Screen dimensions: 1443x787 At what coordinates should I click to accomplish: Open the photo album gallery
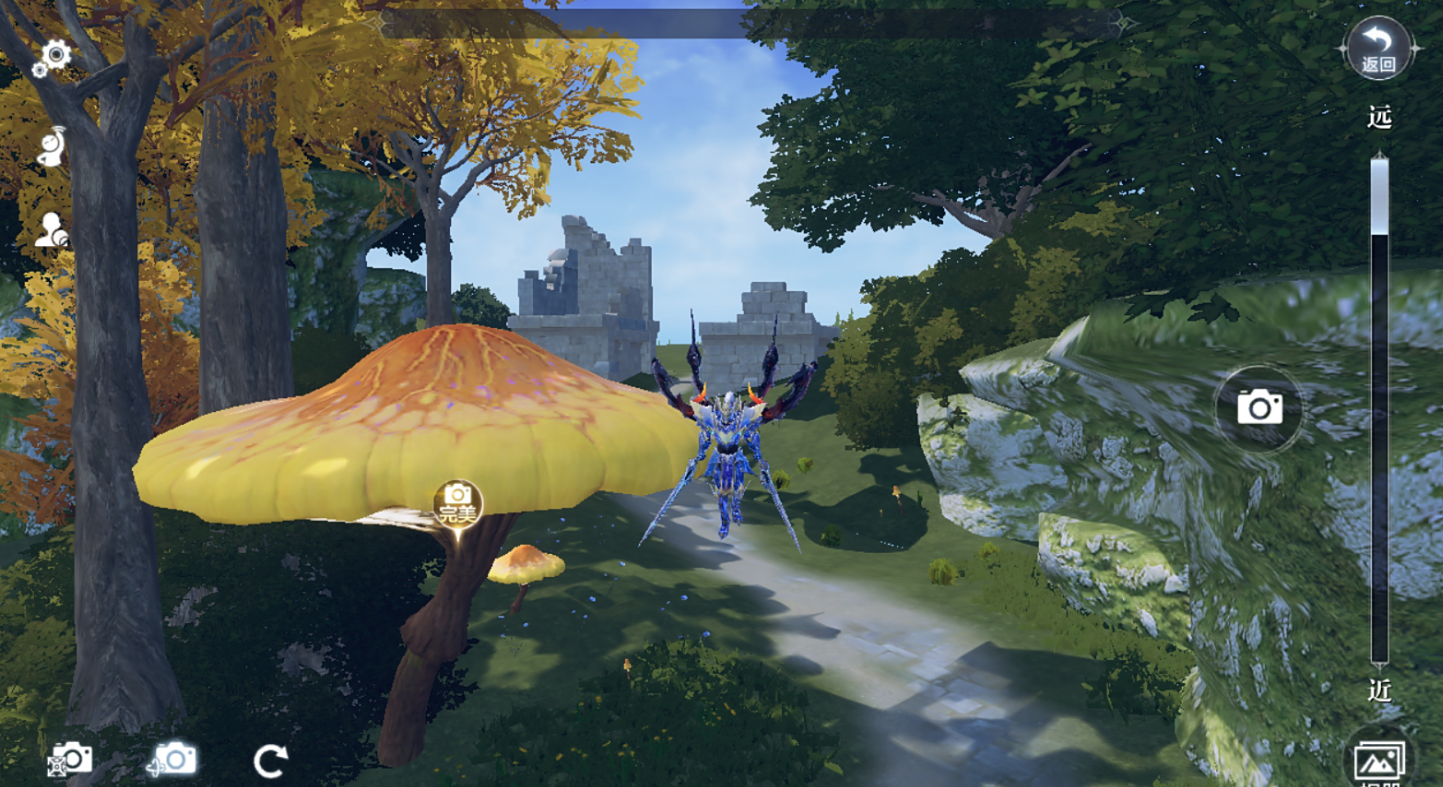(x=1379, y=762)
